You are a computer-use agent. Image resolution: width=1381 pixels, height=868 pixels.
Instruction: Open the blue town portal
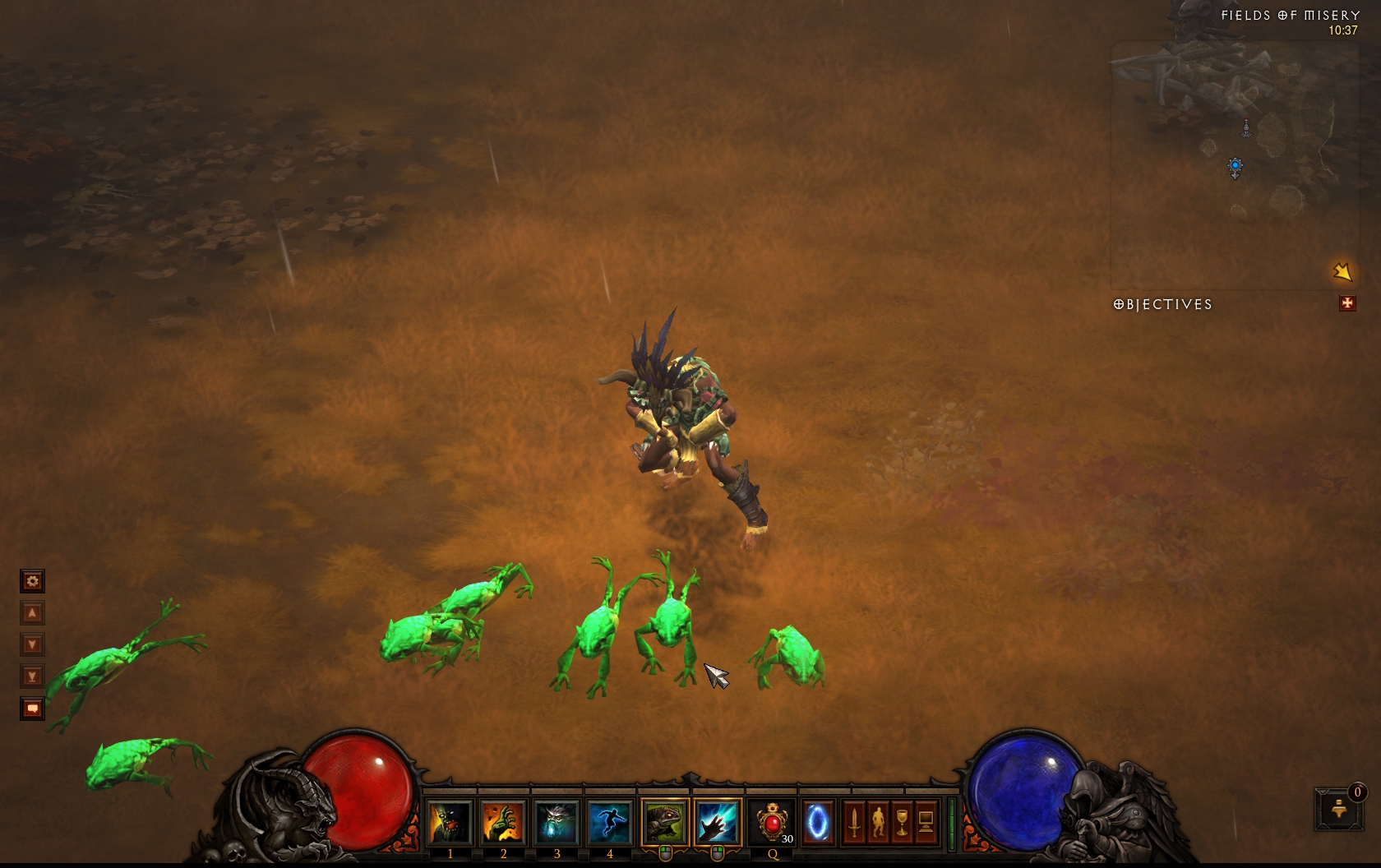click(x=817, y=822)
